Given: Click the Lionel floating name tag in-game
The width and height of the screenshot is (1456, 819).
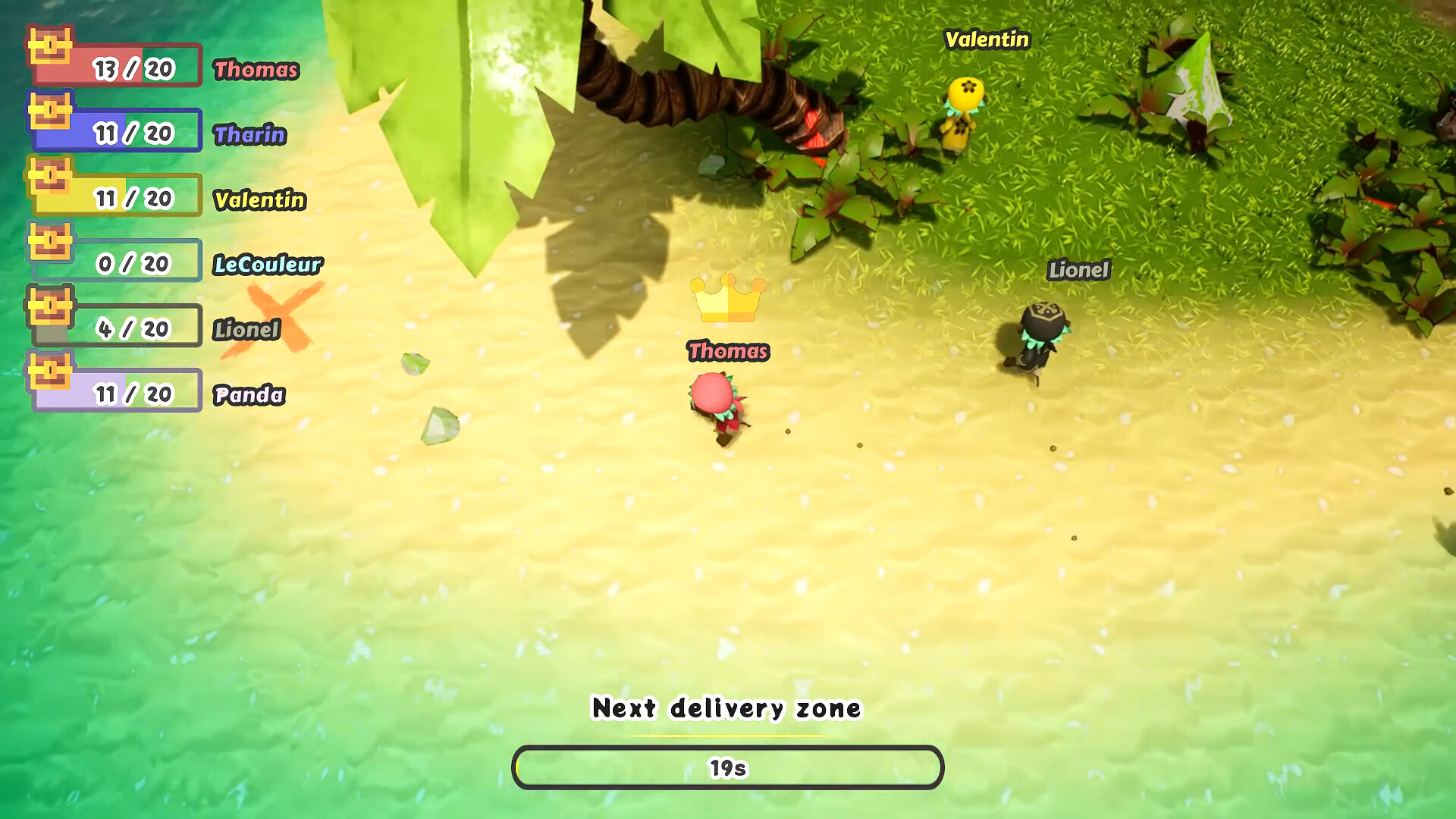Looking at the screenshot, I should (1079, 270).
